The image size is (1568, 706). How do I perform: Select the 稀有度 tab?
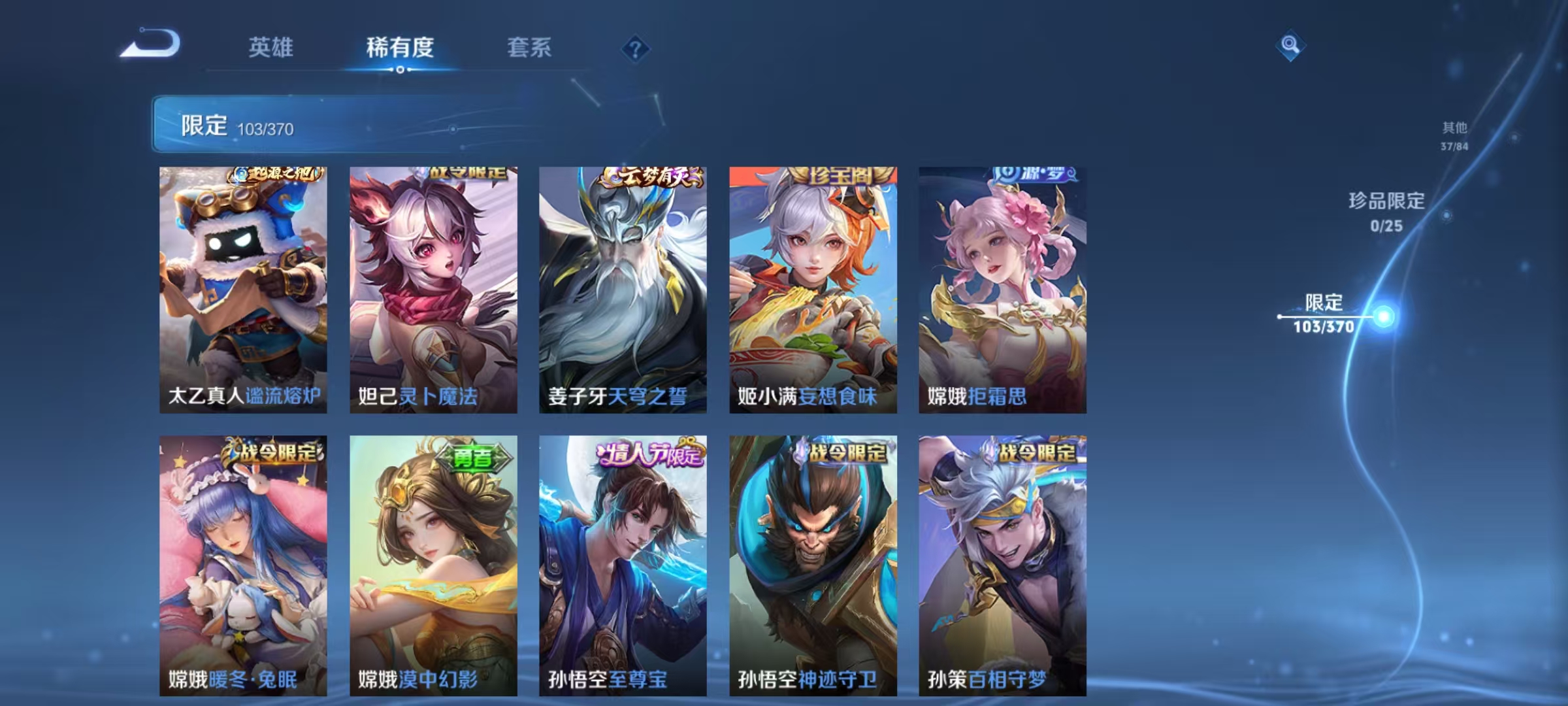pos(400,47)
